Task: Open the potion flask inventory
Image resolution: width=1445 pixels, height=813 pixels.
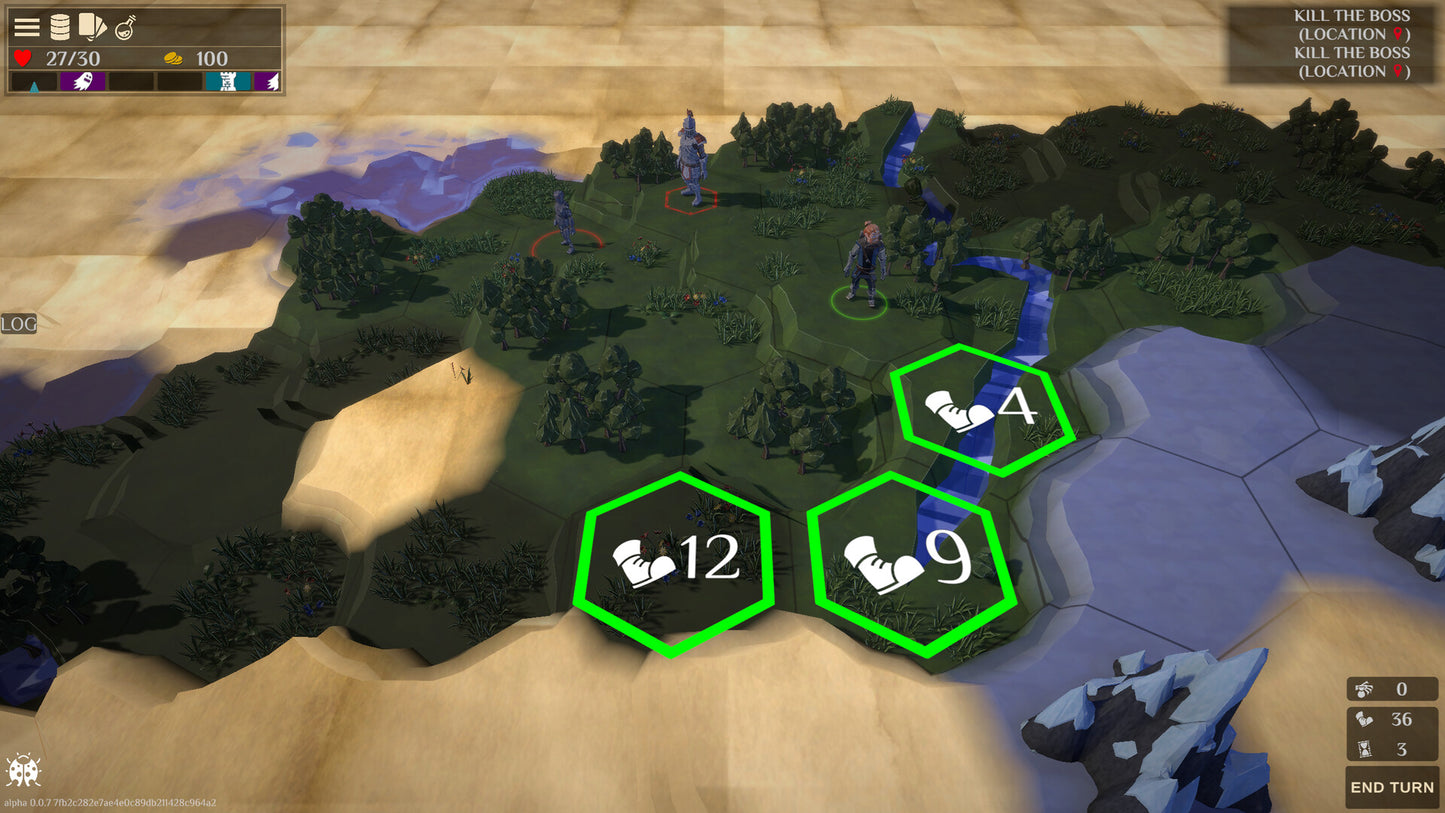Action: (126, 27)
